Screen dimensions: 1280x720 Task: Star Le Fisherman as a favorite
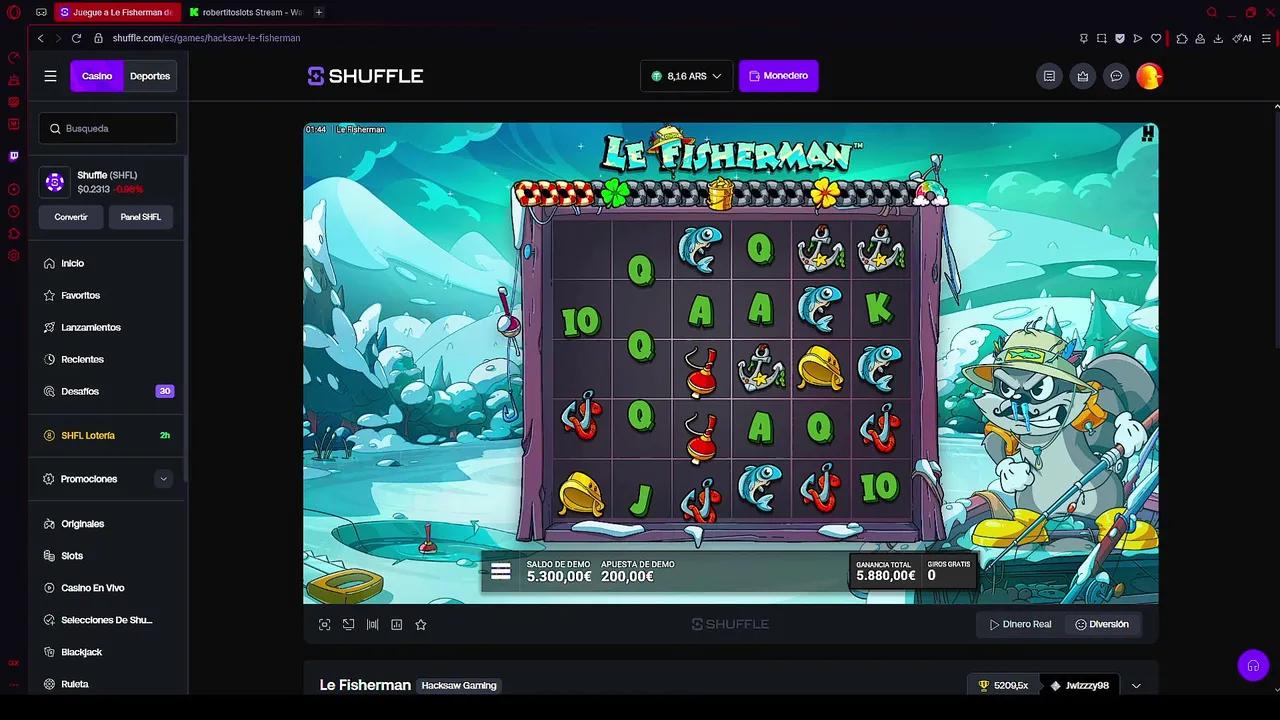420,624
